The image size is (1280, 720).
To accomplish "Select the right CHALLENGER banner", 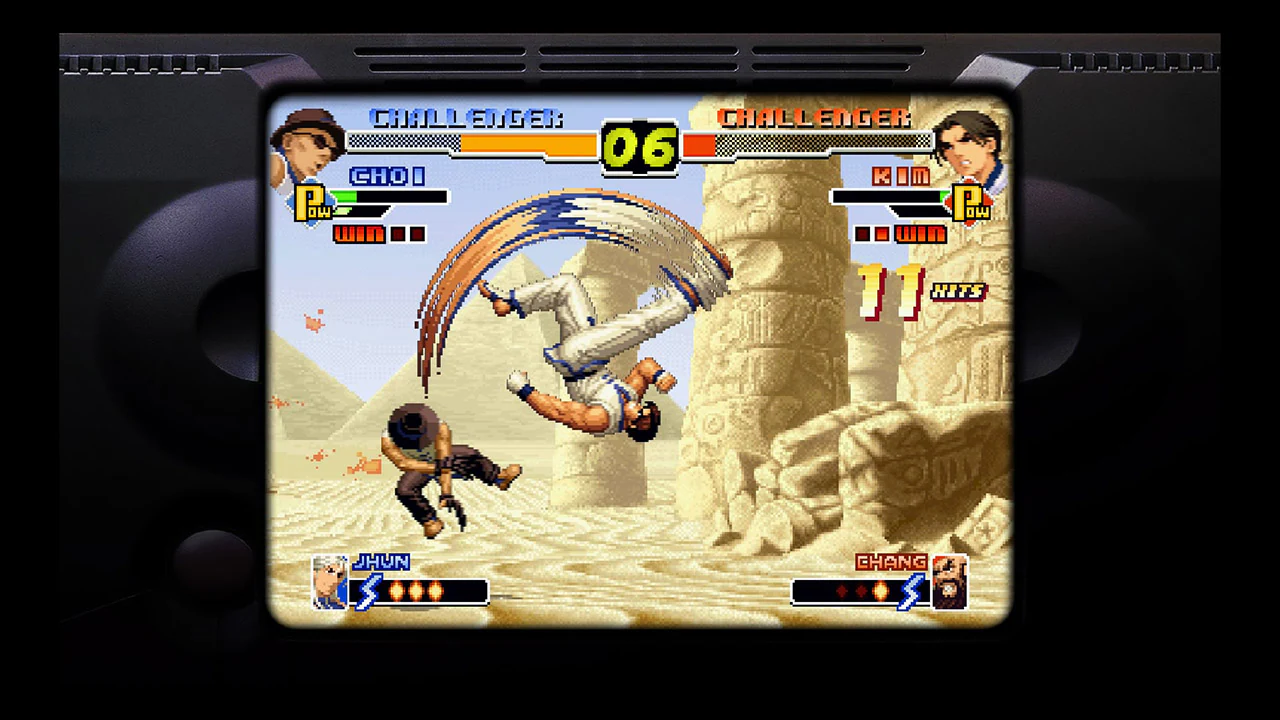I will tap(816, 117).
